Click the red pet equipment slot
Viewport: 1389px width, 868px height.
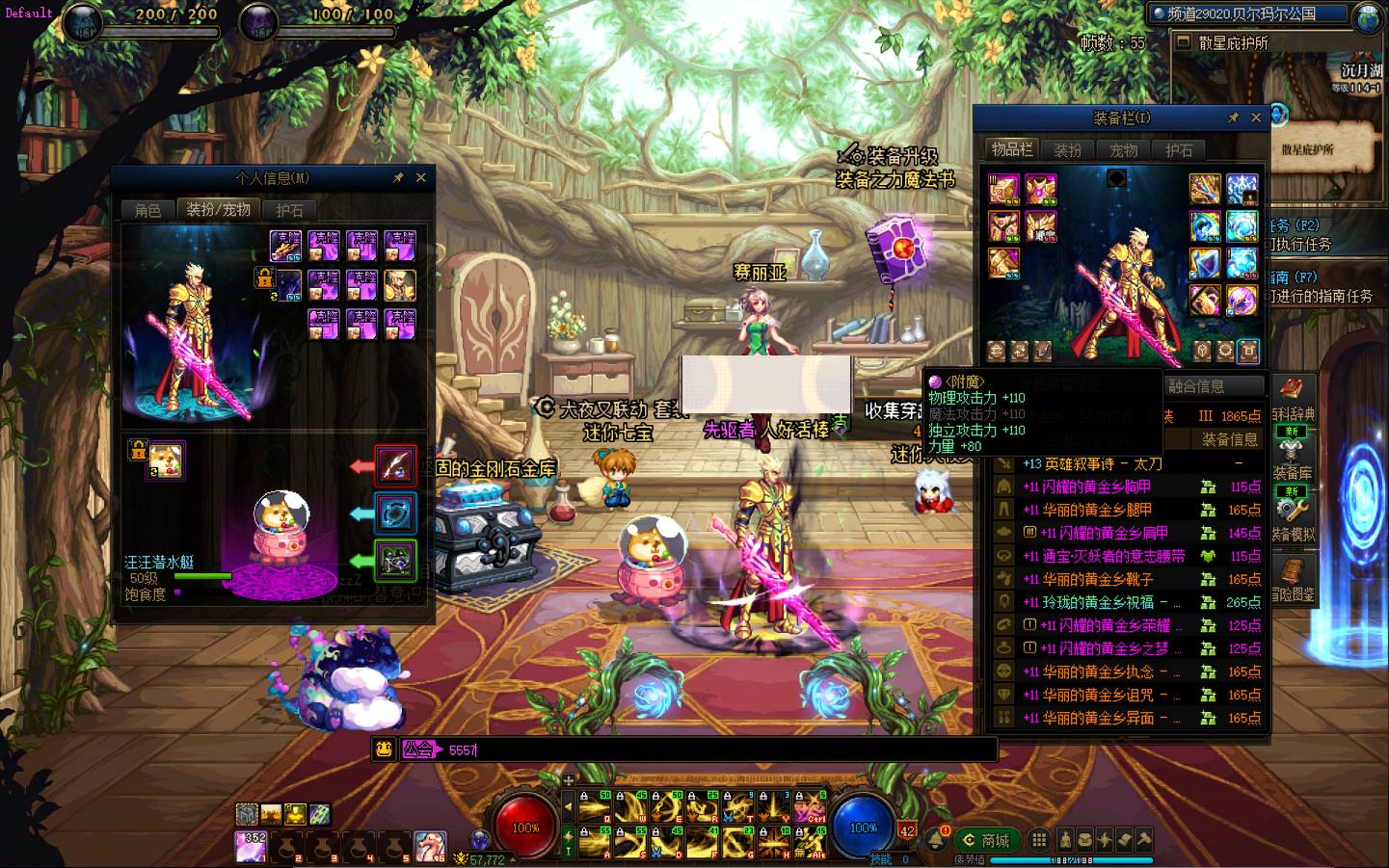(x=395, y=465)
